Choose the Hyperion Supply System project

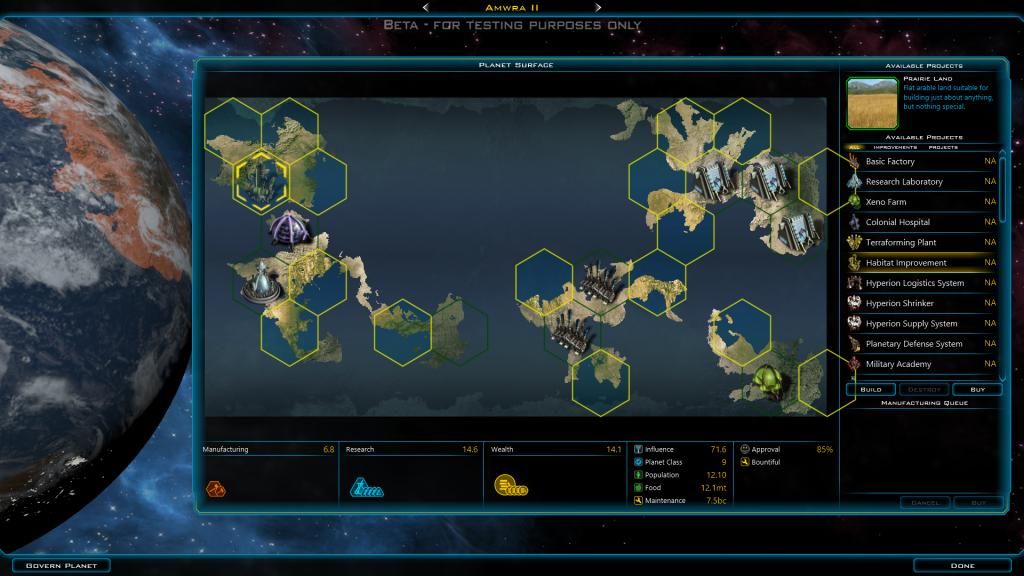(911, 324)
